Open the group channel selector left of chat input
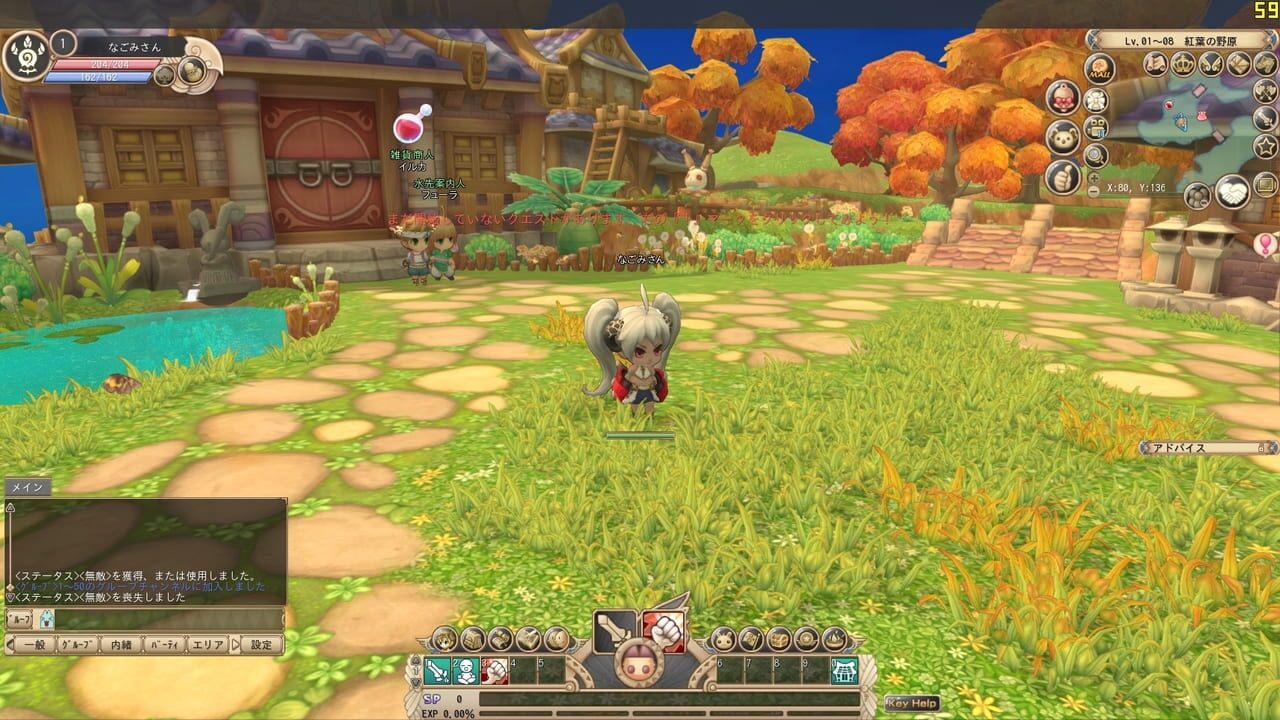Screen dimensions: 1280x720 [17, 617]
